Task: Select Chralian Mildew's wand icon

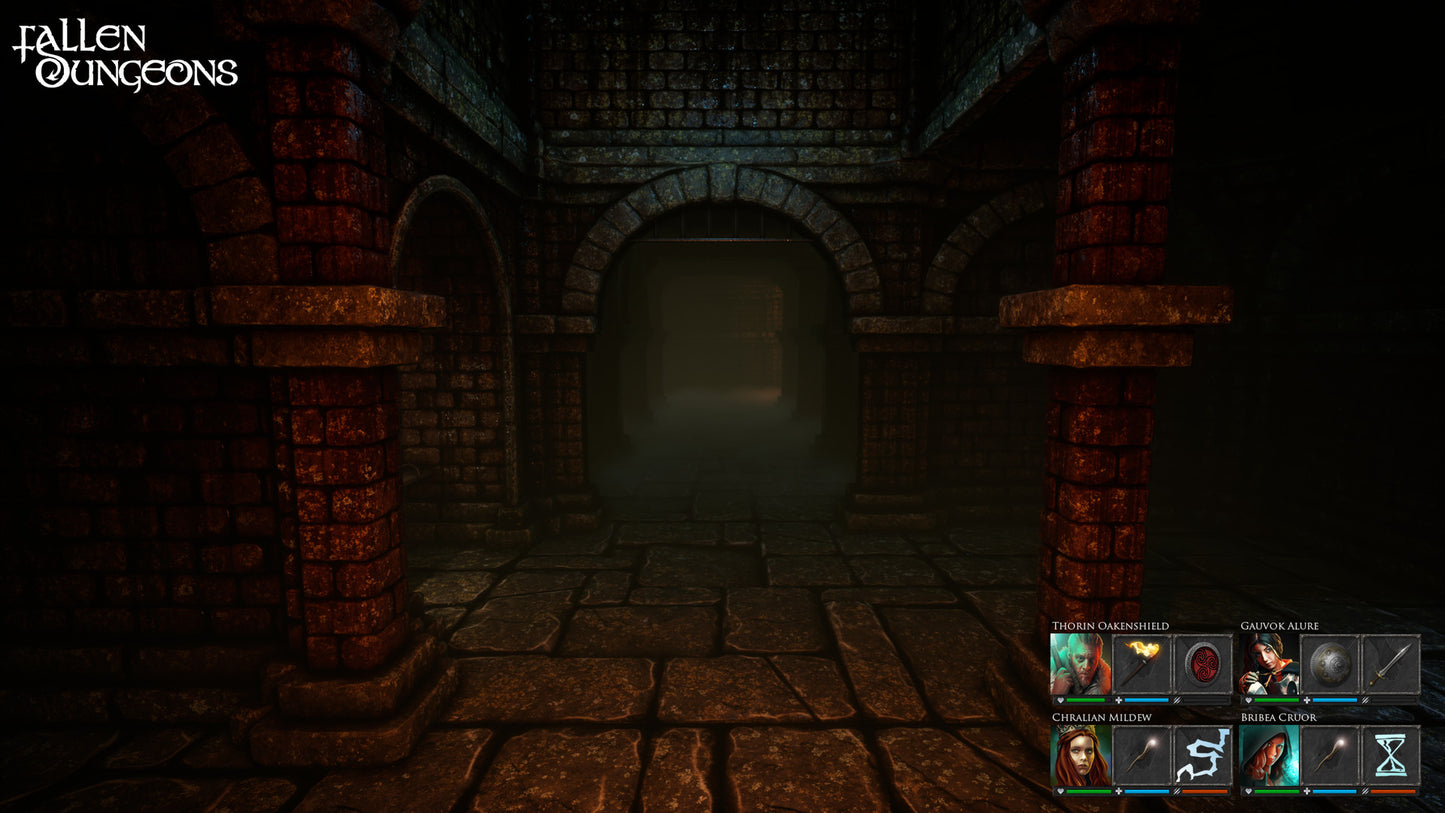Action: (x=1139, y=753)
